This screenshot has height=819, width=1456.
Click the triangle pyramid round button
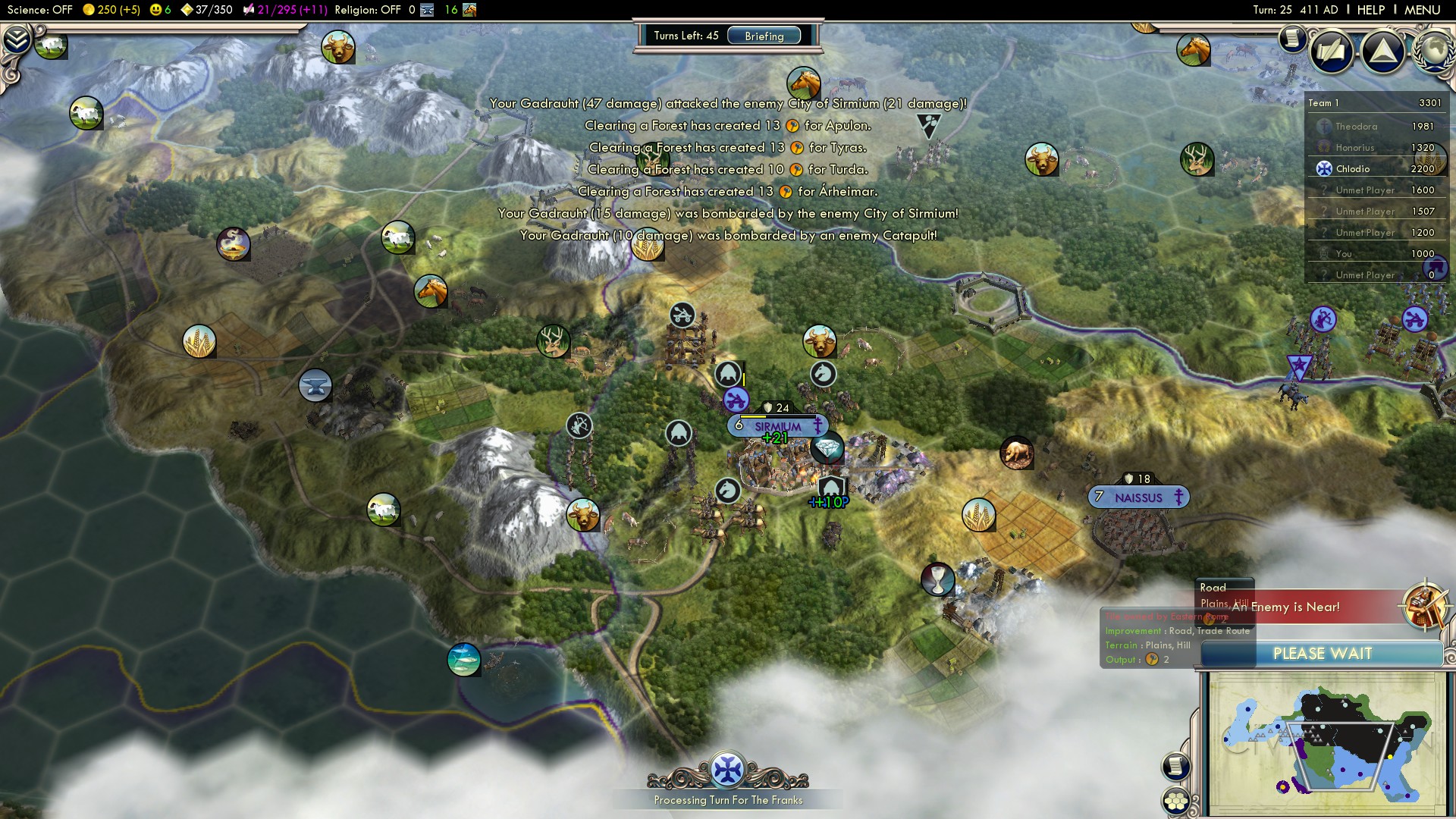tap(1383, 52)
